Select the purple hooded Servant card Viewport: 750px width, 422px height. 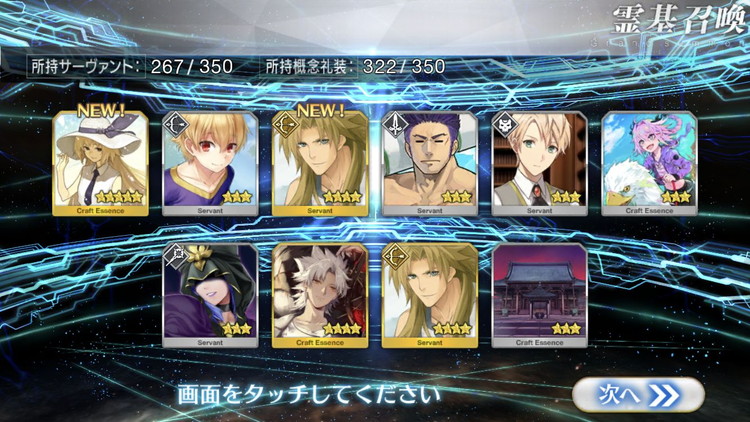210,294
